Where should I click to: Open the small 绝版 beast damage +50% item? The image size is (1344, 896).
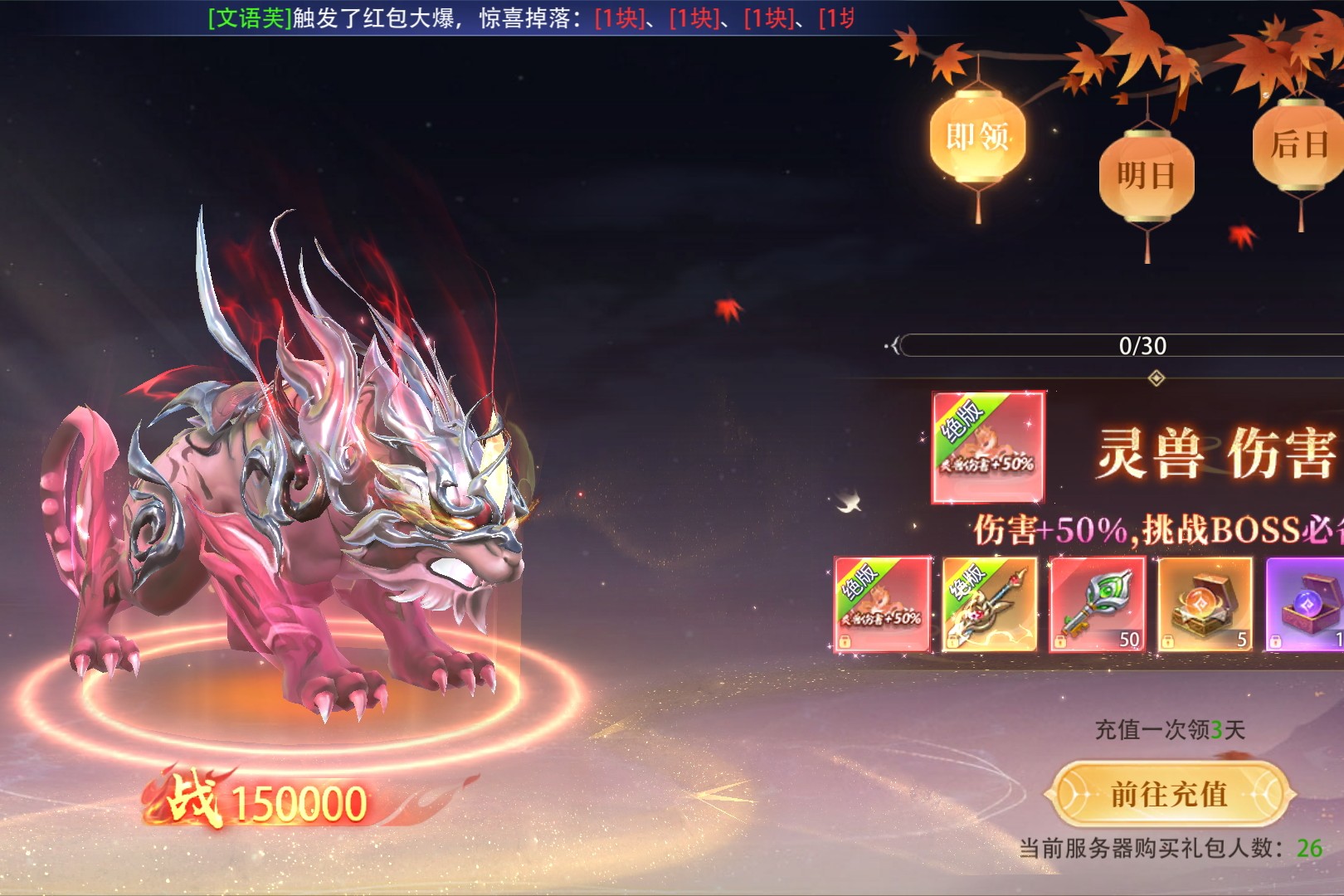click(x=882, y=605)
